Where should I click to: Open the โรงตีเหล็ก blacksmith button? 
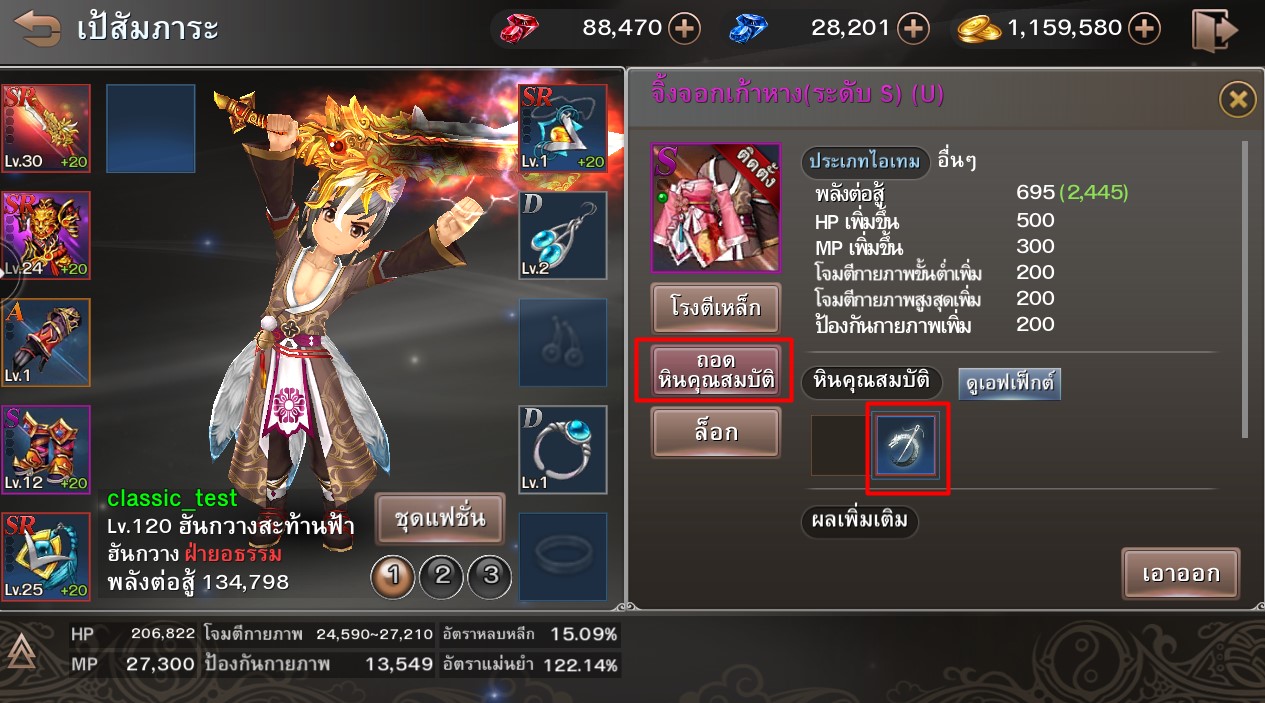tap(715, 308)
